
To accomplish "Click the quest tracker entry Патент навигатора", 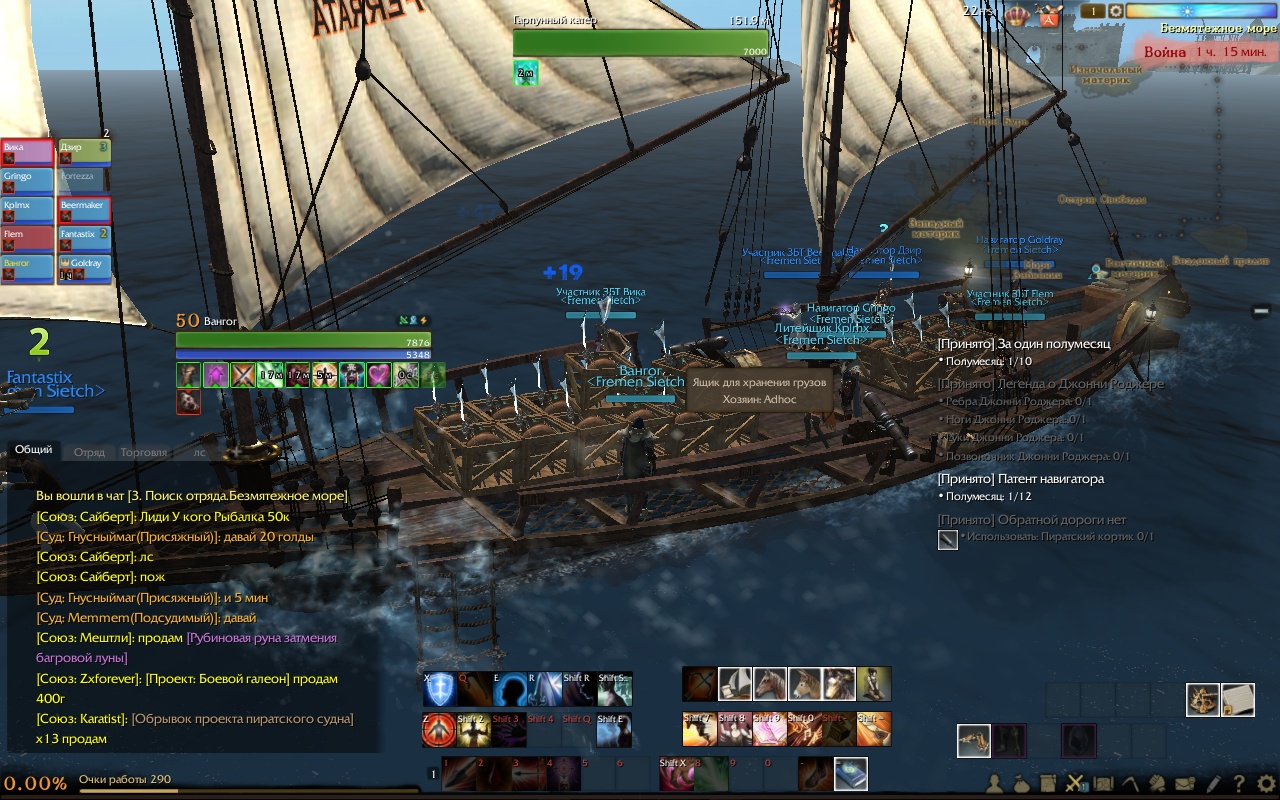I will (x=1021, y=479).
